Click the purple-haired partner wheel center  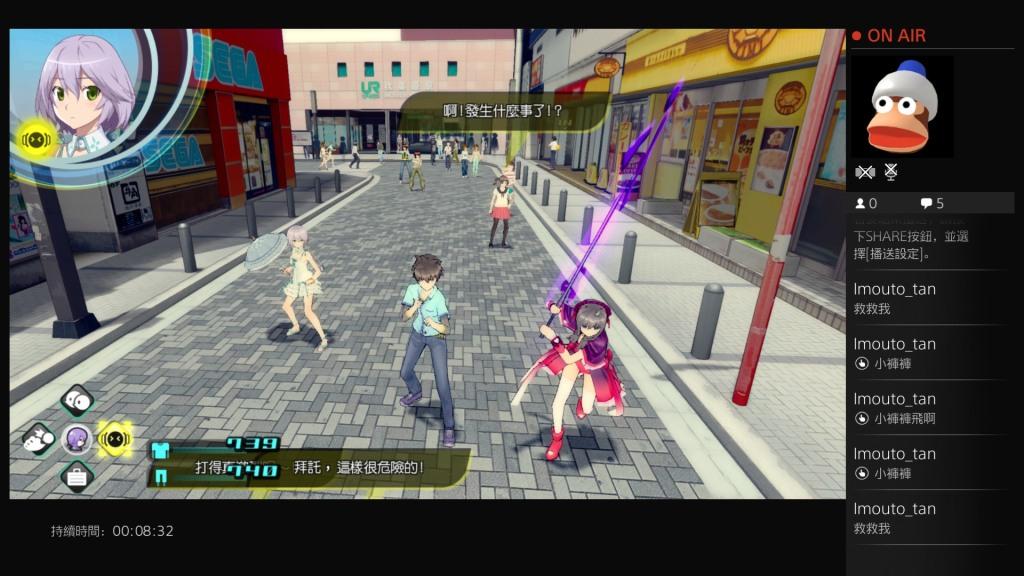(77, 438)
